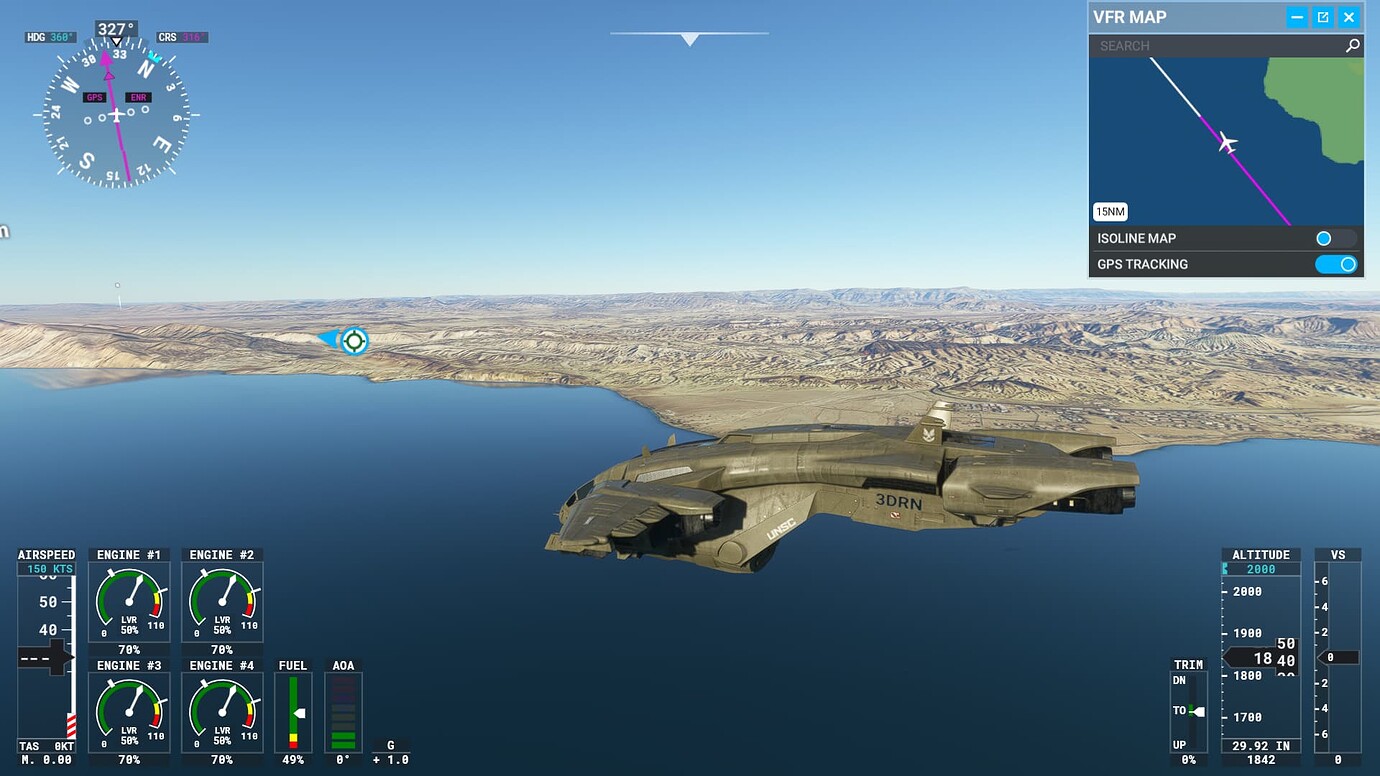The width and height of the screenshot is (1380, 776).
Task: Collapse the VFR Map with the minimize toggle
Action: tap(1295, 16)
